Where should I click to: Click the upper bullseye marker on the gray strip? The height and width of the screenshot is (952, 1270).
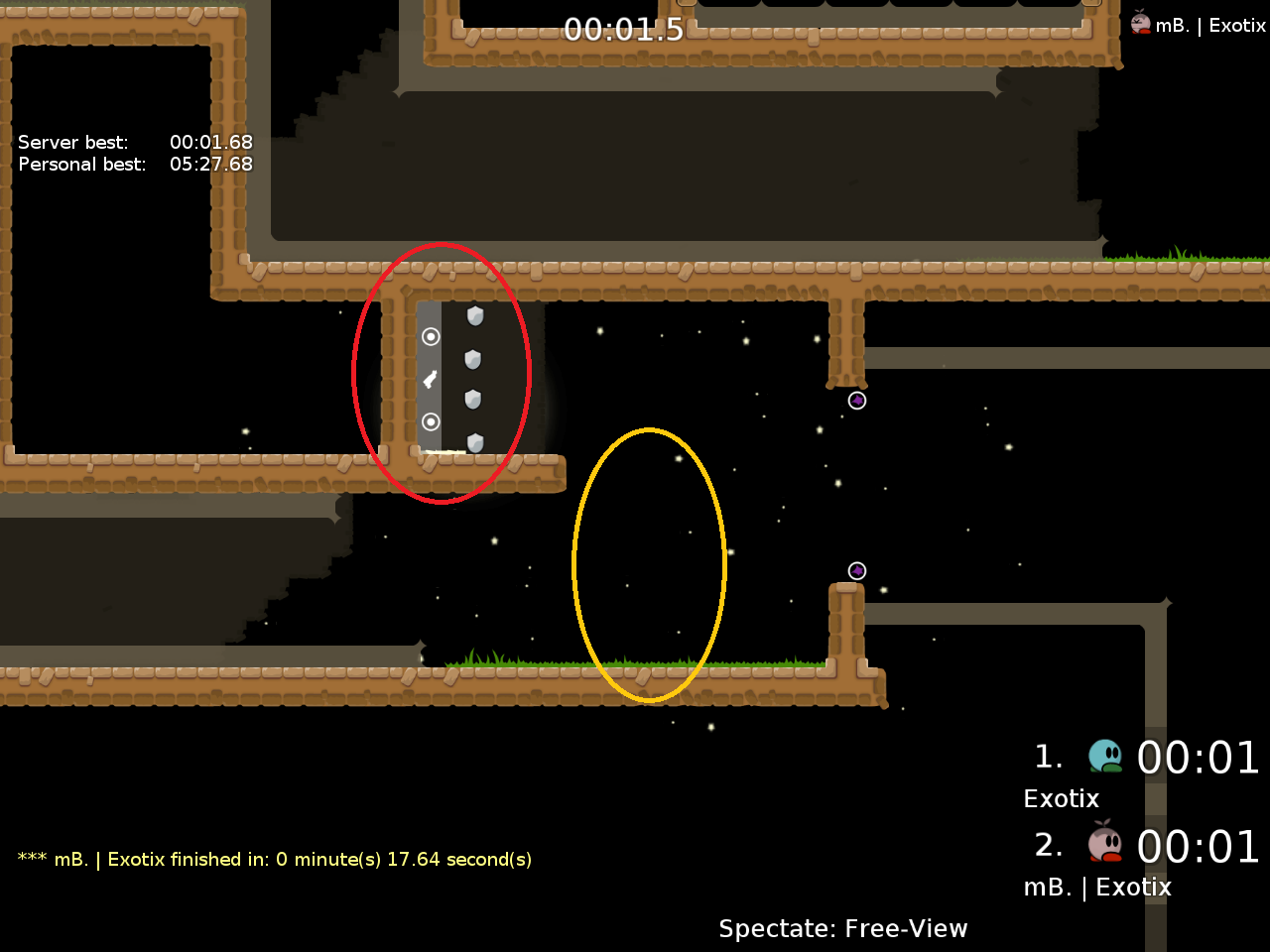[x=431, y=337]
